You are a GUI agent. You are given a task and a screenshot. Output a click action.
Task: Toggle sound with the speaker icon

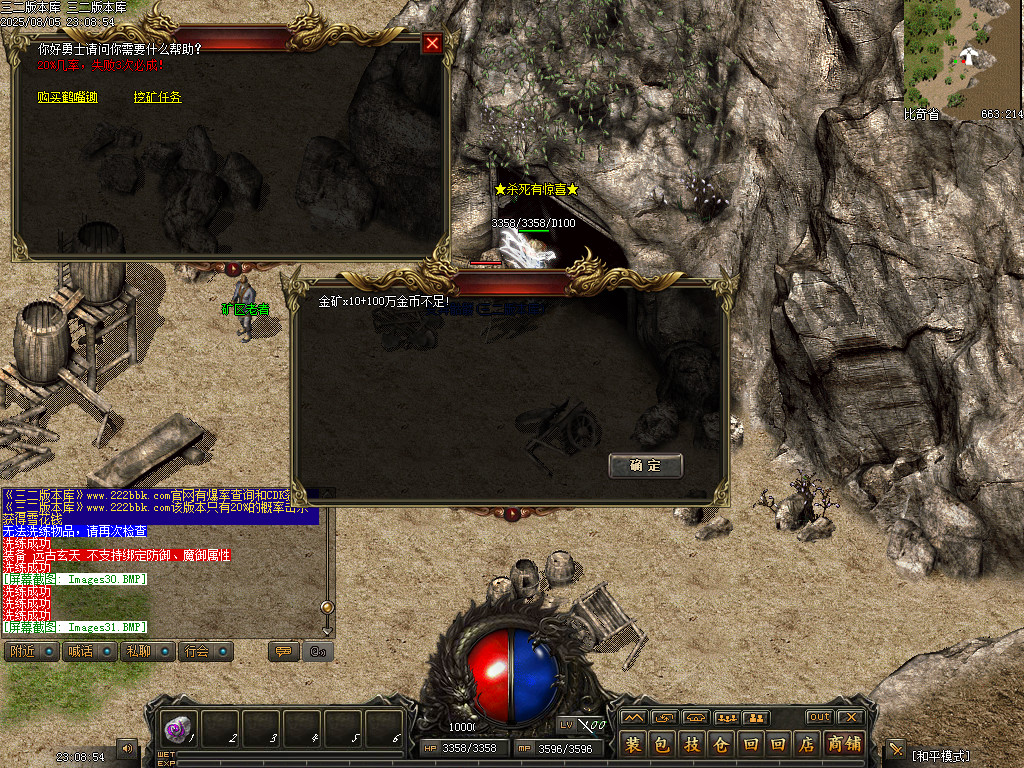(x=127, y=748)
